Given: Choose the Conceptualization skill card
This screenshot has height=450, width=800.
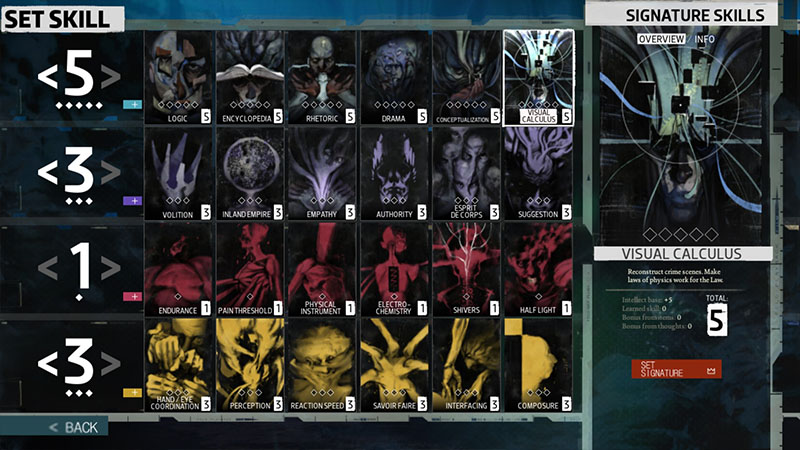Looking at the screenshot, I should click(x=466, y=76).
